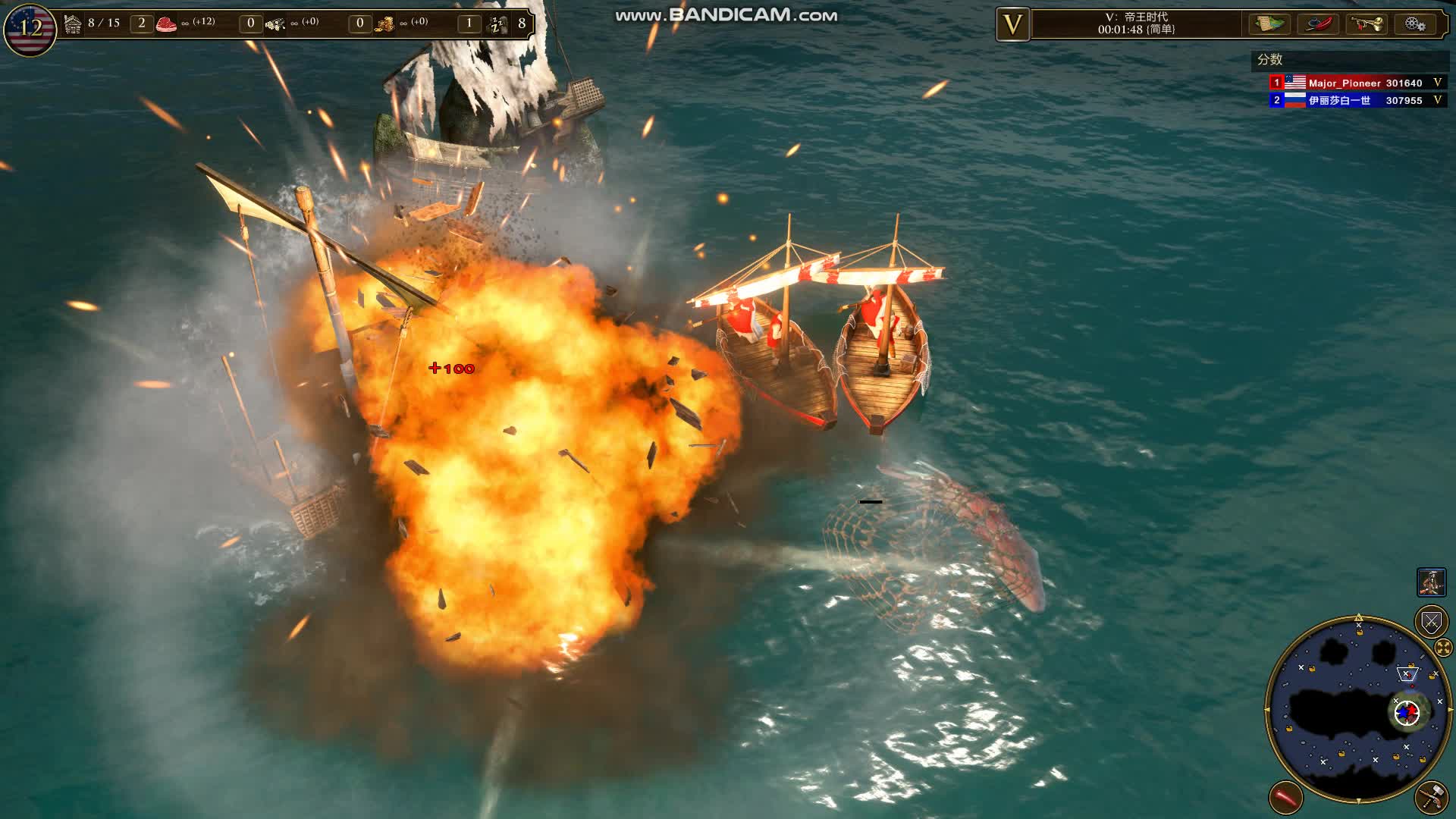Click the diplomacy quill-and-ink icon
Image resolution: width=1456 pixels, height=819 pixels.
(1319, 25)
